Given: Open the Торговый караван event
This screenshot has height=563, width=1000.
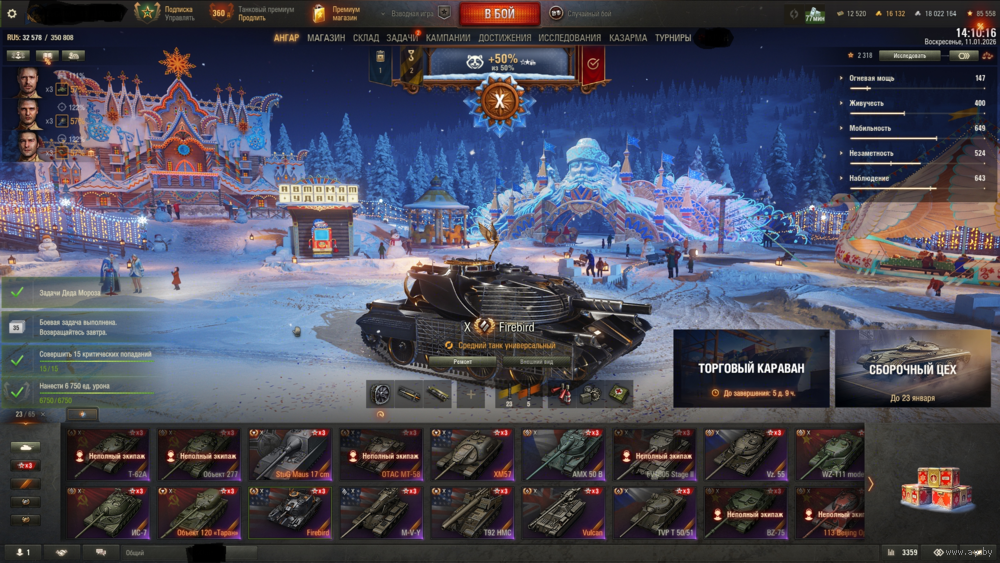Looking at the screenshot, I should coord(751,368).
